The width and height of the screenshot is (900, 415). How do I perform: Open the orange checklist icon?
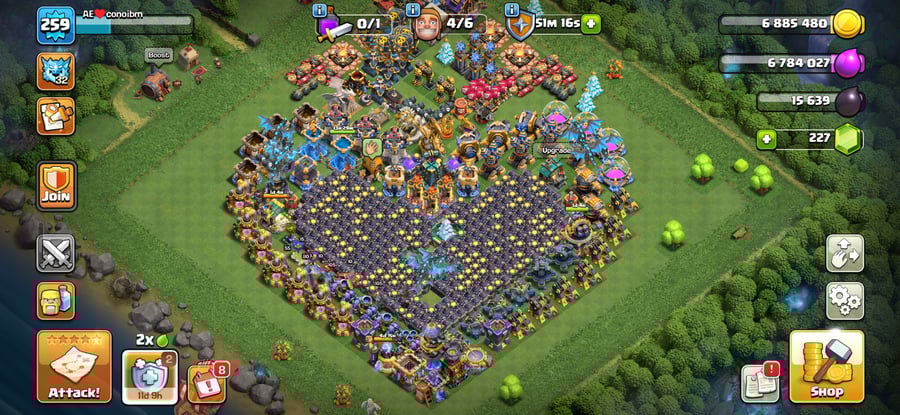[56, 115]
